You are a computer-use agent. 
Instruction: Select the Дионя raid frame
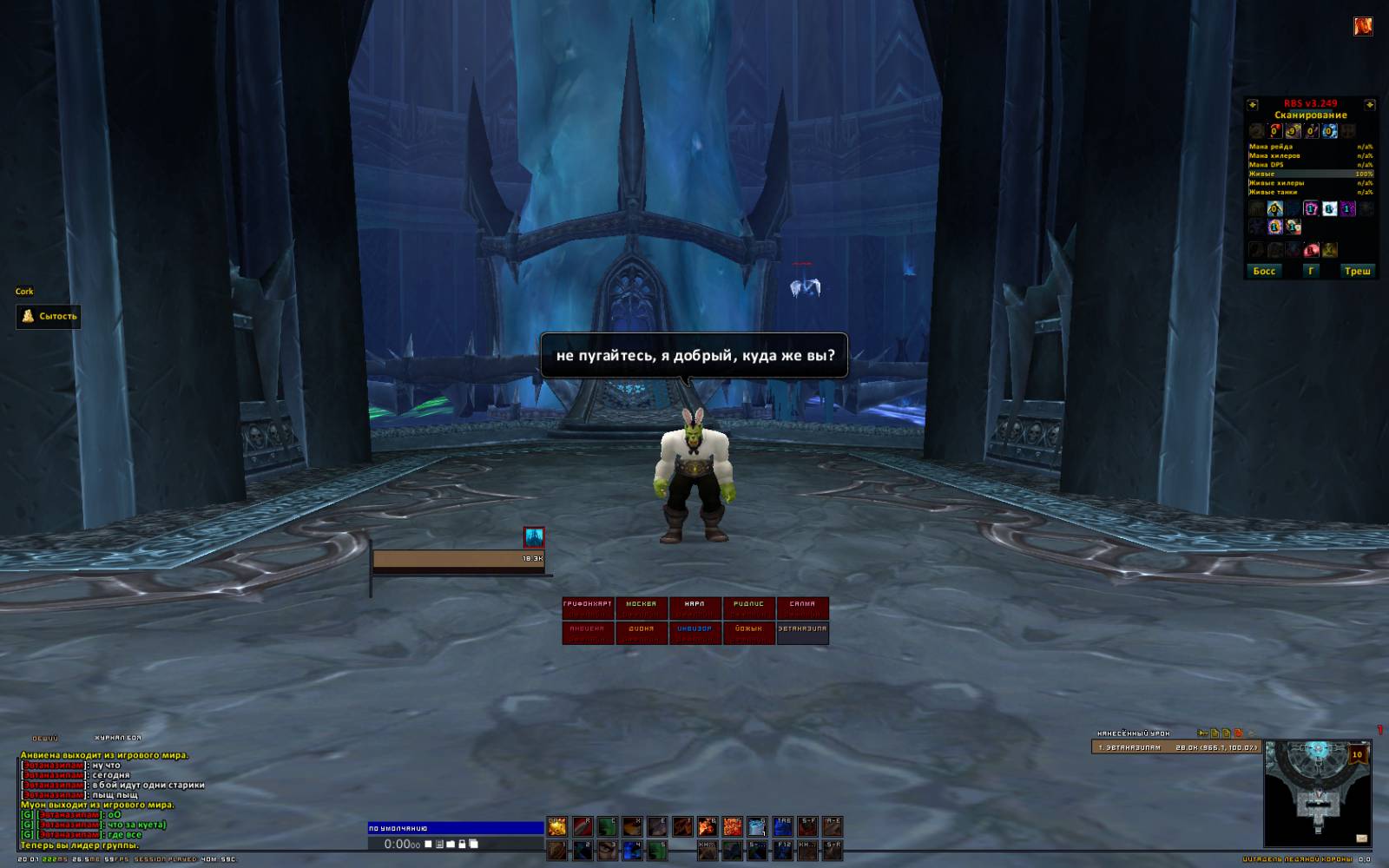[642, 633]
